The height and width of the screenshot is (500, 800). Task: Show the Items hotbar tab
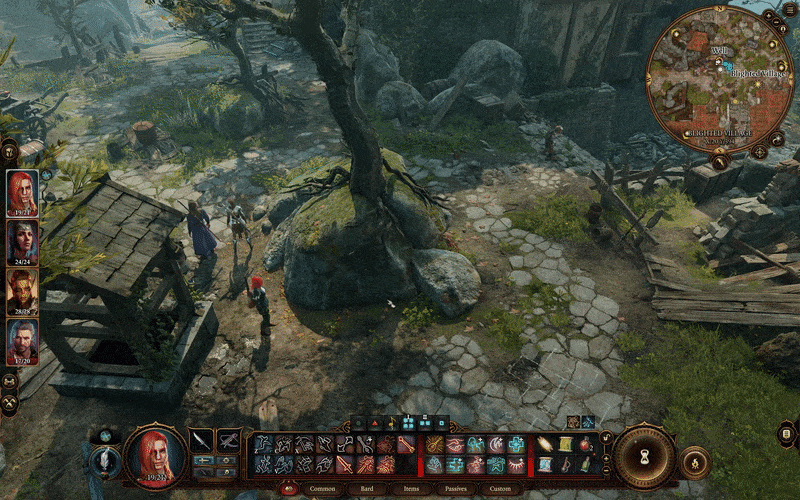tap(411, 489)
